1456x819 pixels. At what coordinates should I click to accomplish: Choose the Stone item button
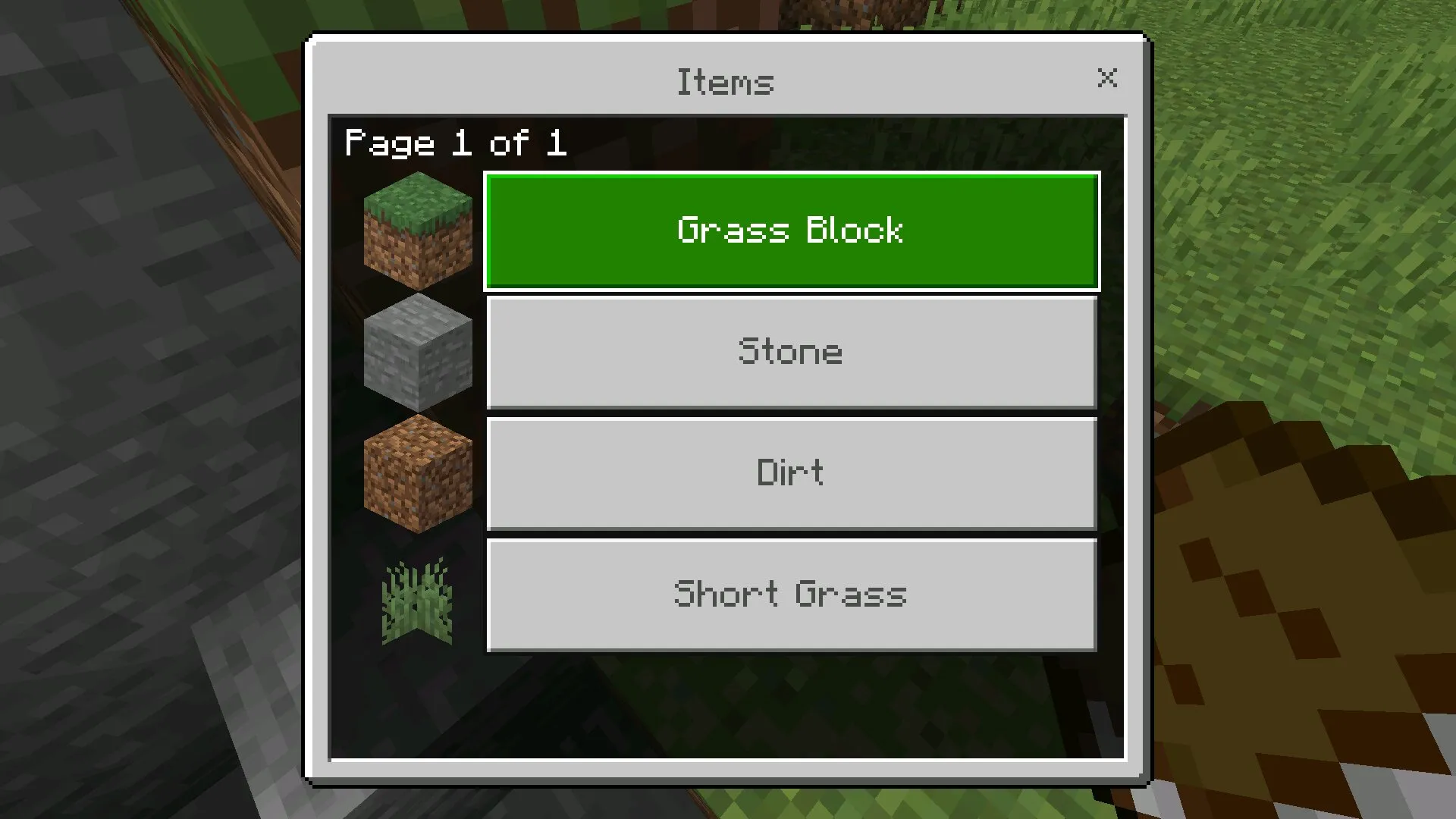pos(792,353)
